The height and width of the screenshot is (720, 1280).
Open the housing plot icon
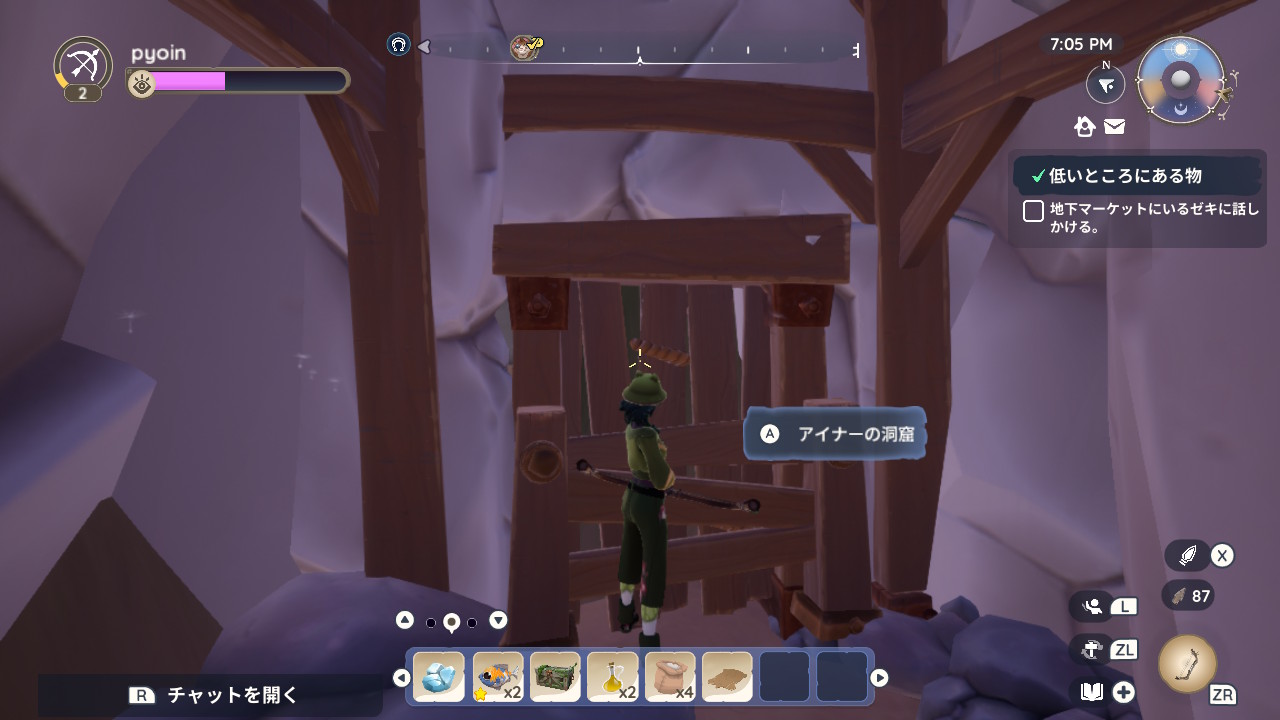tap(1085, 126)
